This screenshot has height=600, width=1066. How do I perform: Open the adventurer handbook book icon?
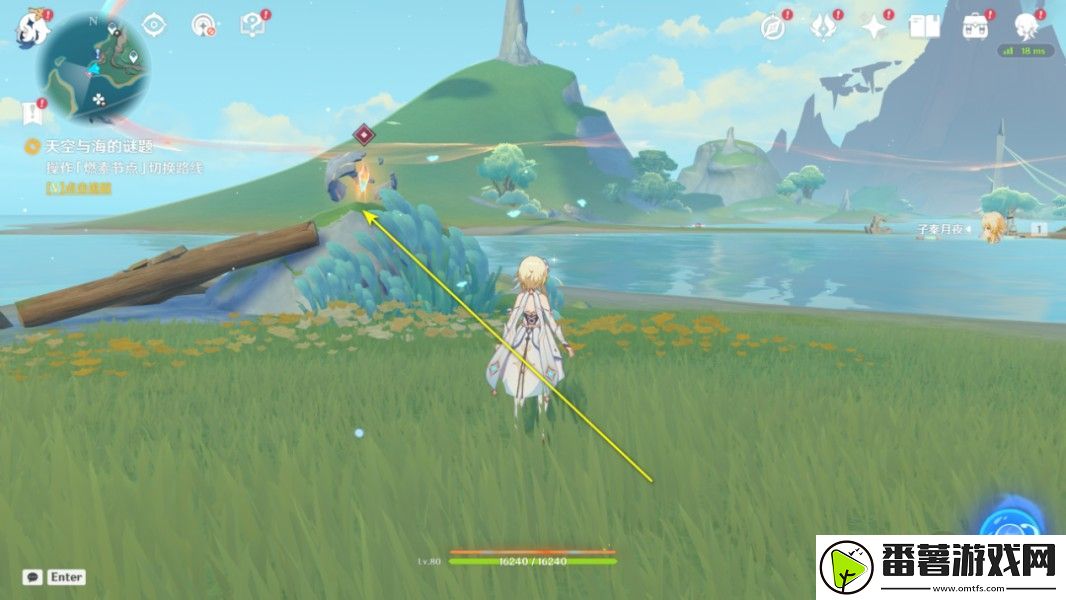click(x=924, y=27)
